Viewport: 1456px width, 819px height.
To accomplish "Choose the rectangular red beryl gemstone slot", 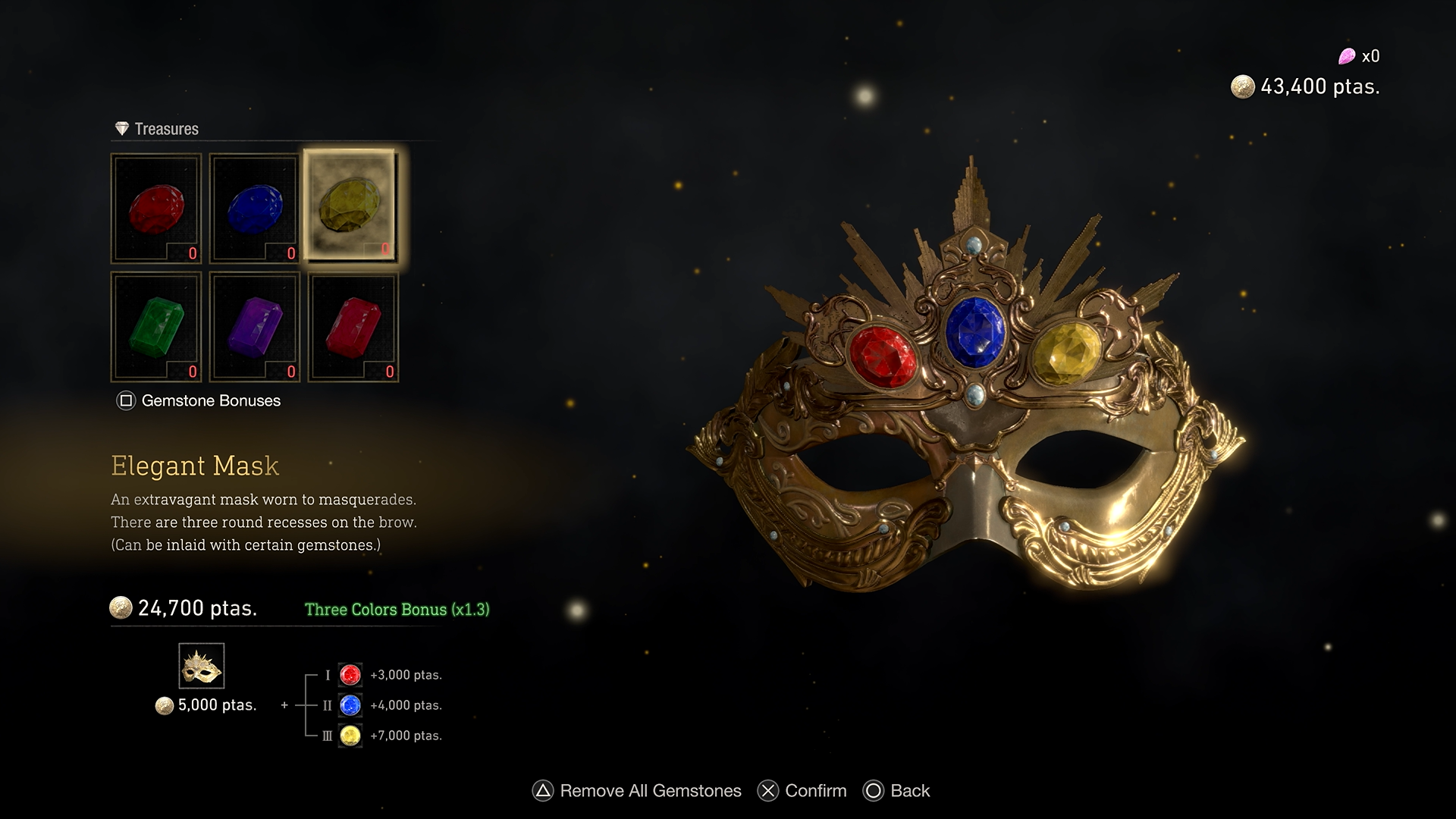I will pyautogui.click(x=353, y=327).
